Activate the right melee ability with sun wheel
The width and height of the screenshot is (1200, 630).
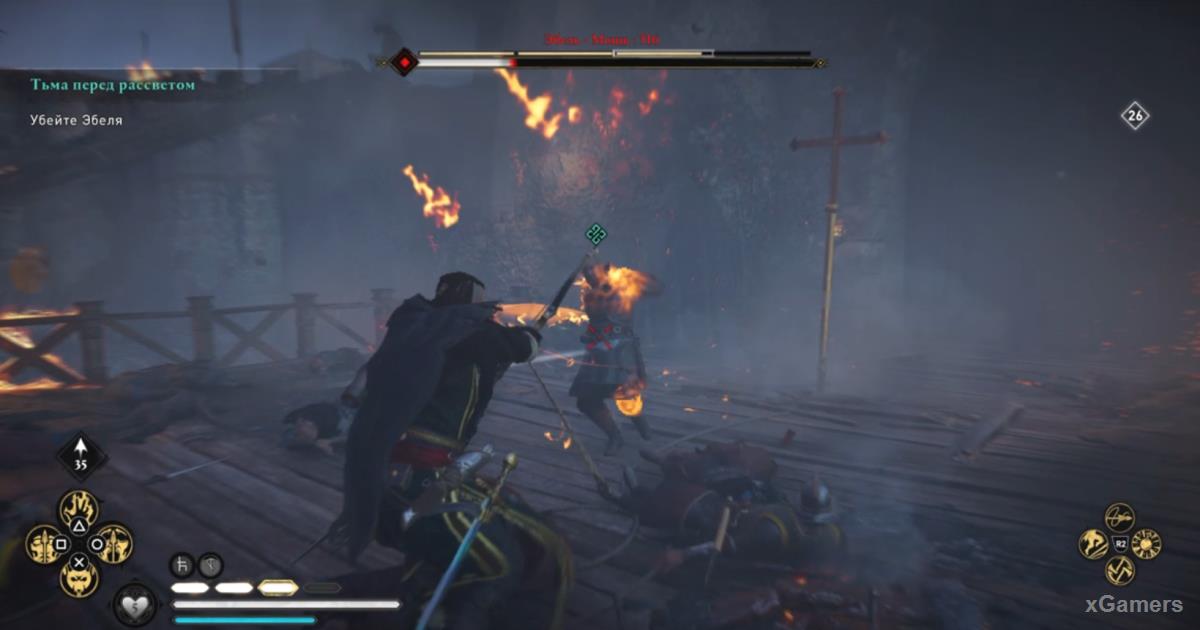click(1146, 545)
